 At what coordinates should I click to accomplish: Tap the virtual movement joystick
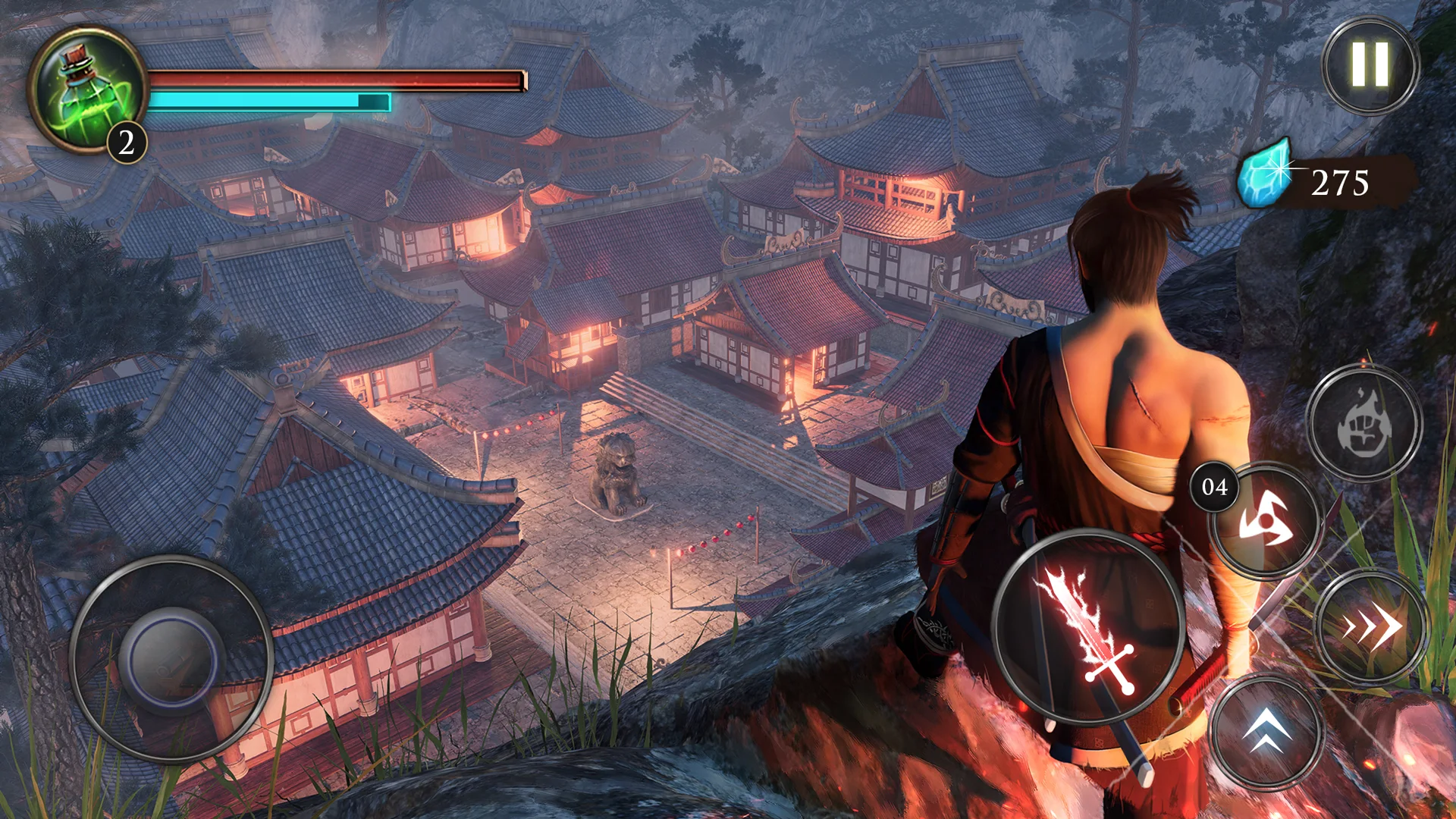pyautogui.click(x=171, y=658)
